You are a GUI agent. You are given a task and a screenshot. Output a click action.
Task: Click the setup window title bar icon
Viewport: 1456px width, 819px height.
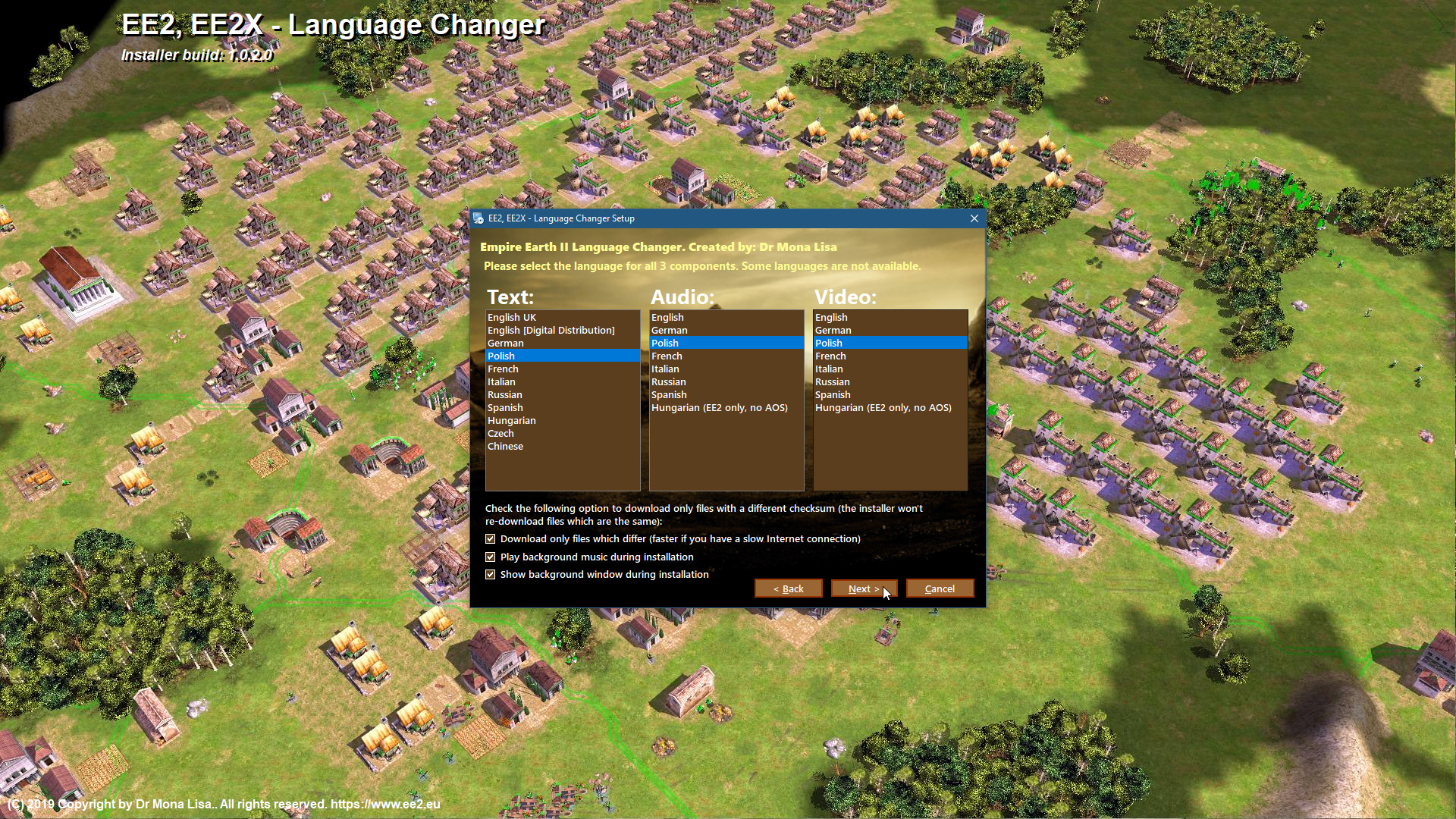[x=480, y=218]
